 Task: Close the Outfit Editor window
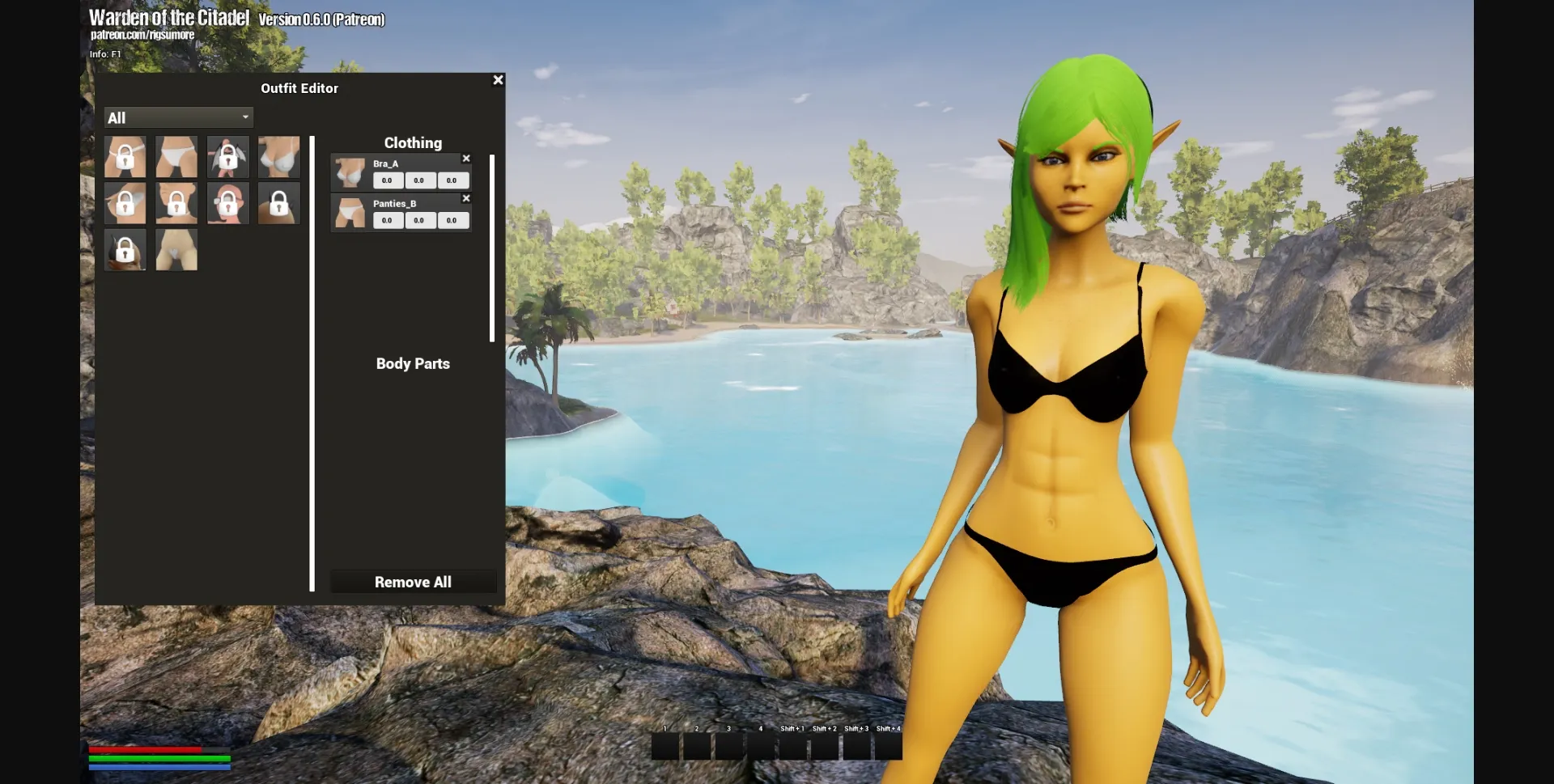498,79
